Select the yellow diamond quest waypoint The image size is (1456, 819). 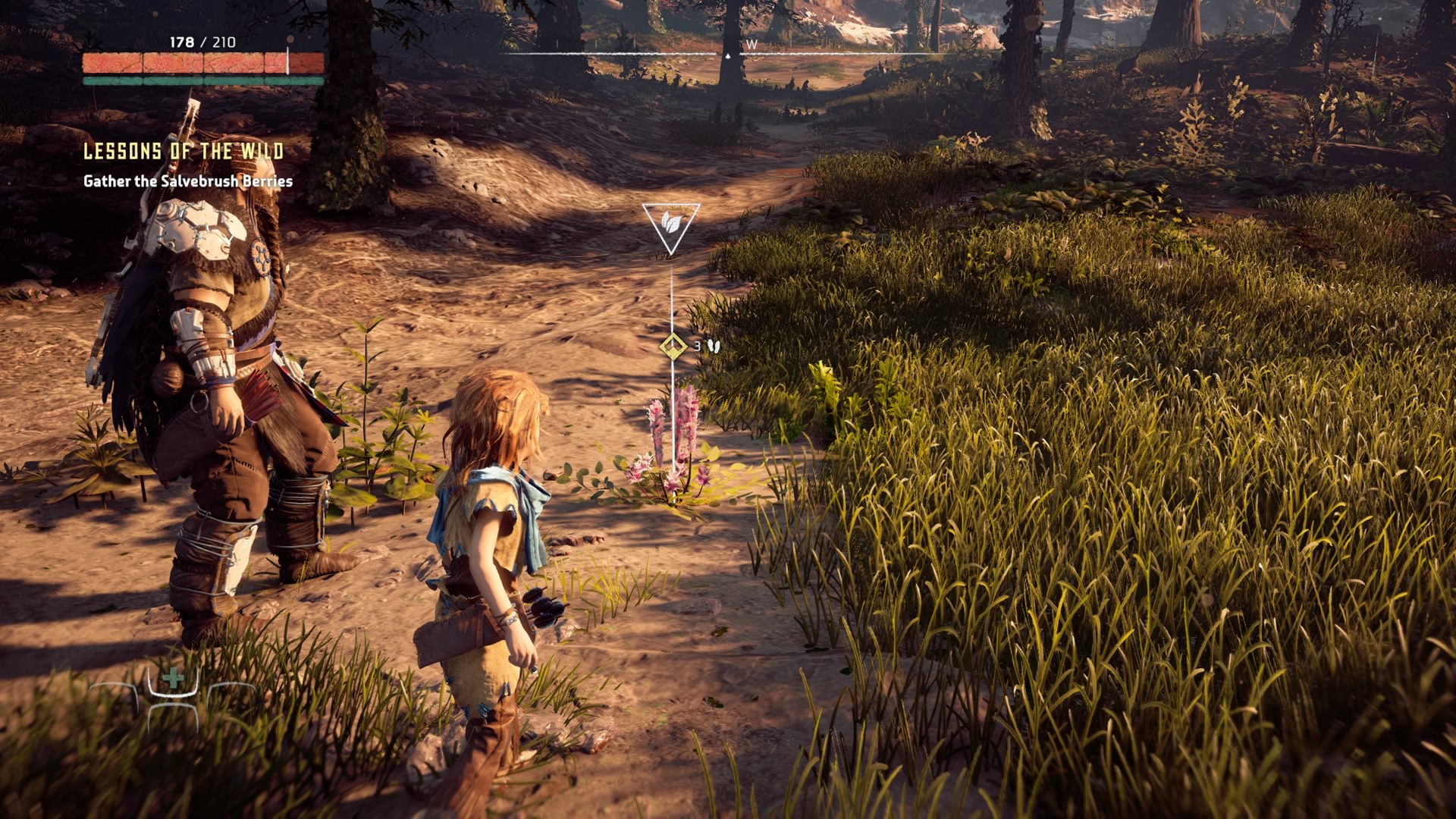(x=673, y=347)
